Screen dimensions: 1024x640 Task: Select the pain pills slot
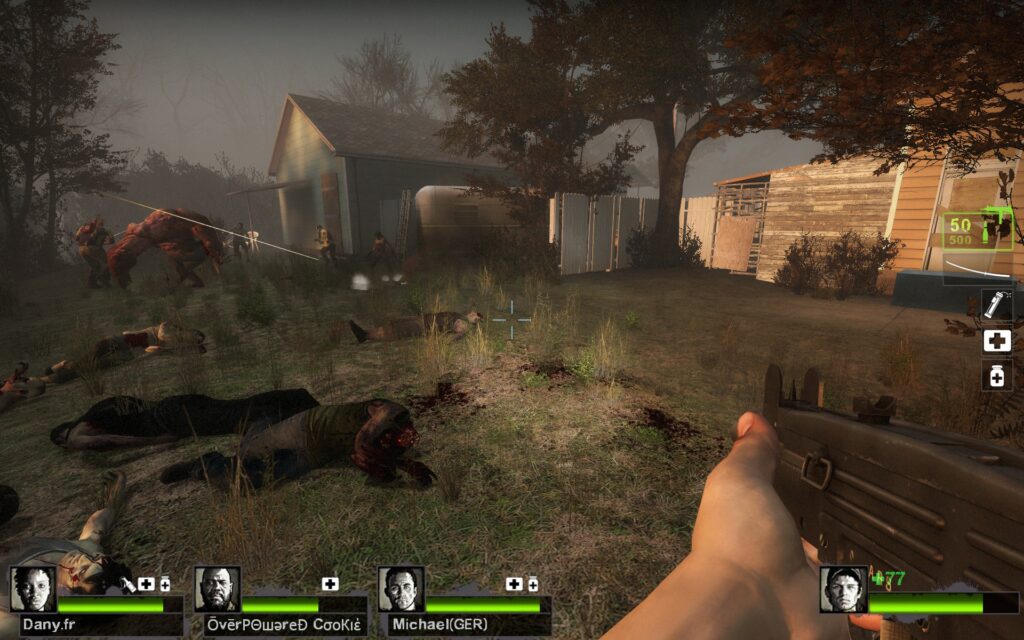[996, 375]
